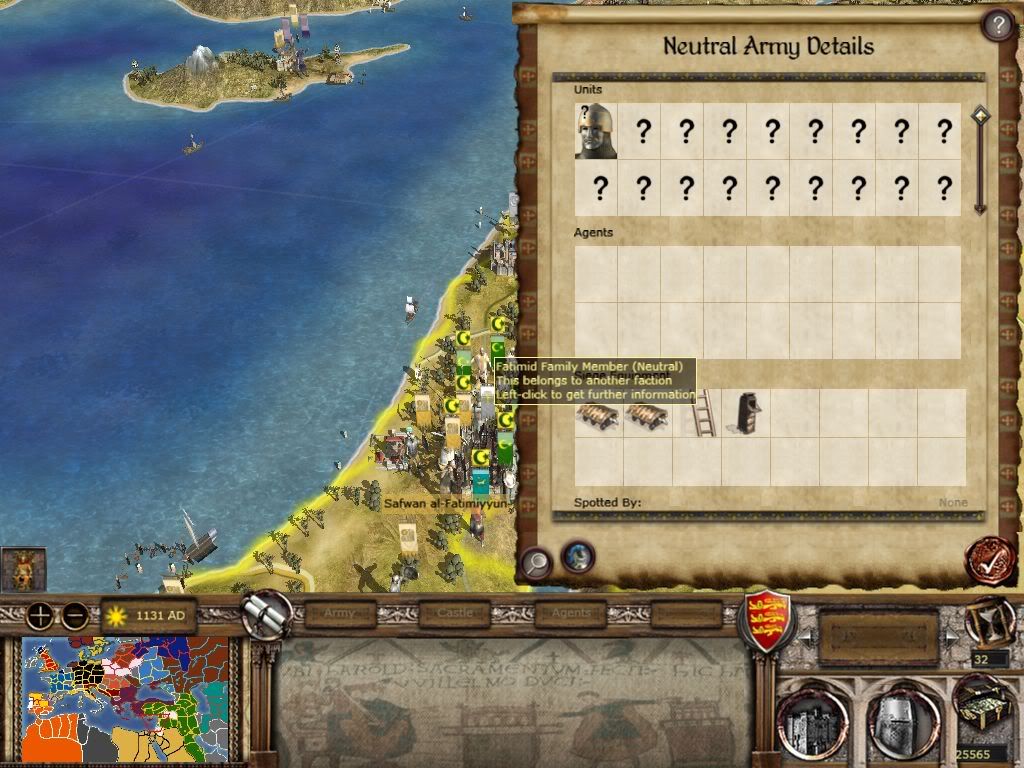Select the general's helmeted unit portrait

click(x=596, y=131)
